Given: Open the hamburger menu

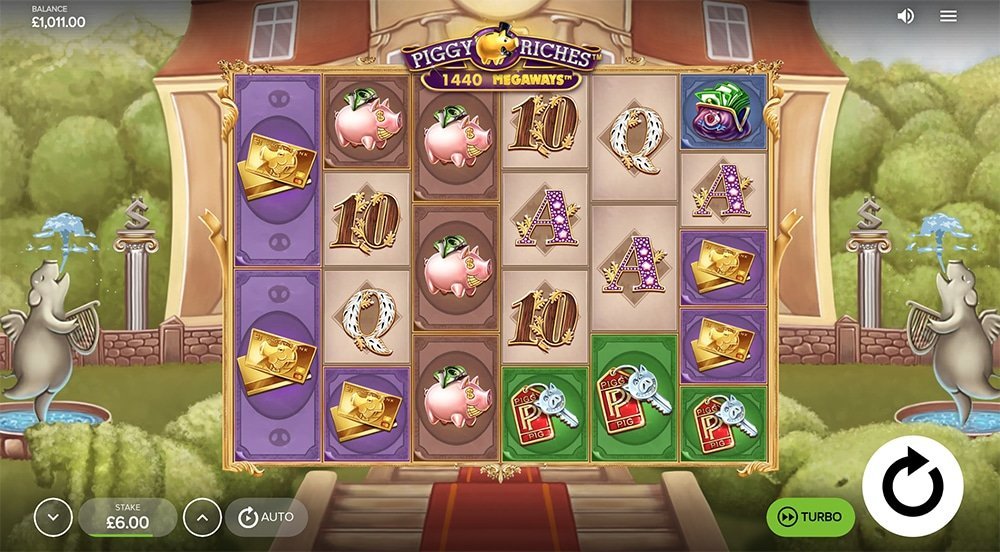Looking at the screenshot, I should pos(949,16).
